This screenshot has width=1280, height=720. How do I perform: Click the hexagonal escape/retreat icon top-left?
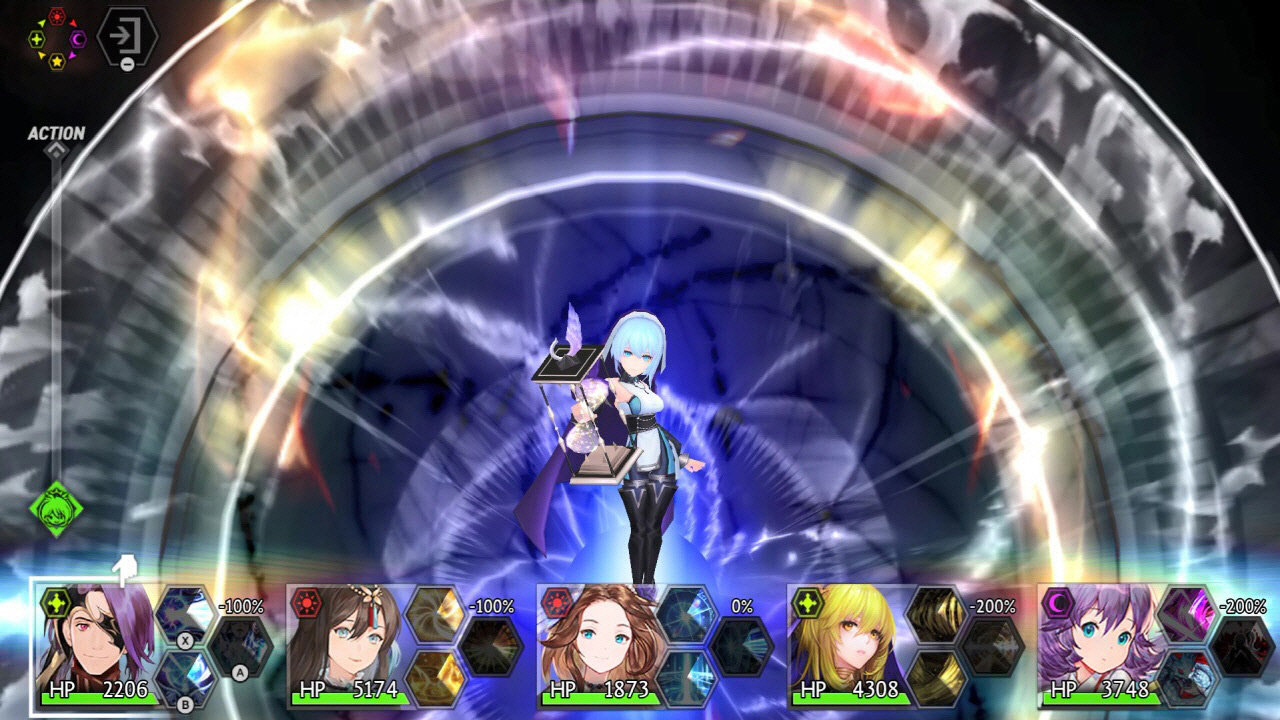127,35
